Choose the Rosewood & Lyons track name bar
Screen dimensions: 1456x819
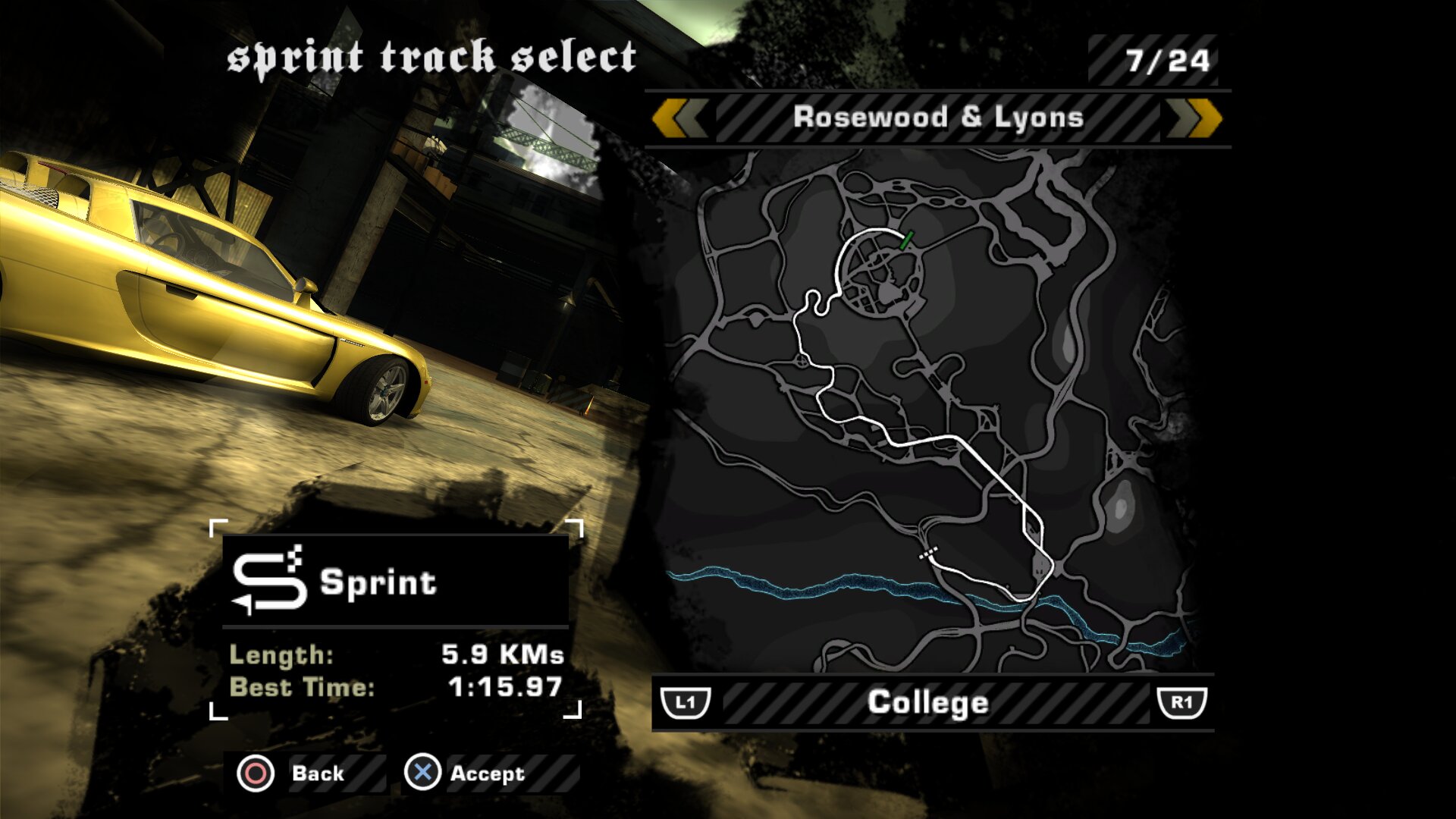[938, 118]
